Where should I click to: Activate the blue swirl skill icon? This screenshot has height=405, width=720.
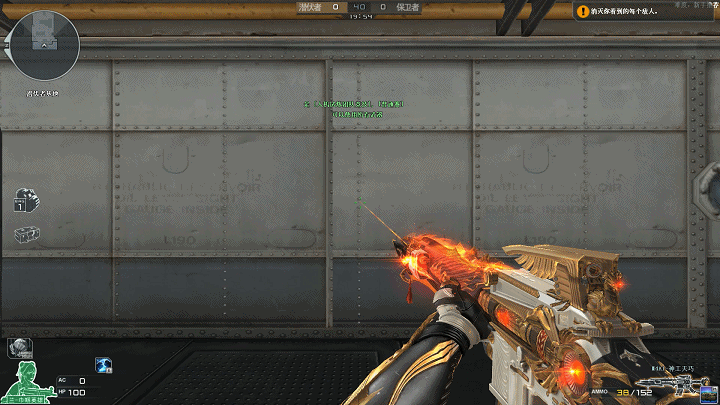click(x=103, y=366)
